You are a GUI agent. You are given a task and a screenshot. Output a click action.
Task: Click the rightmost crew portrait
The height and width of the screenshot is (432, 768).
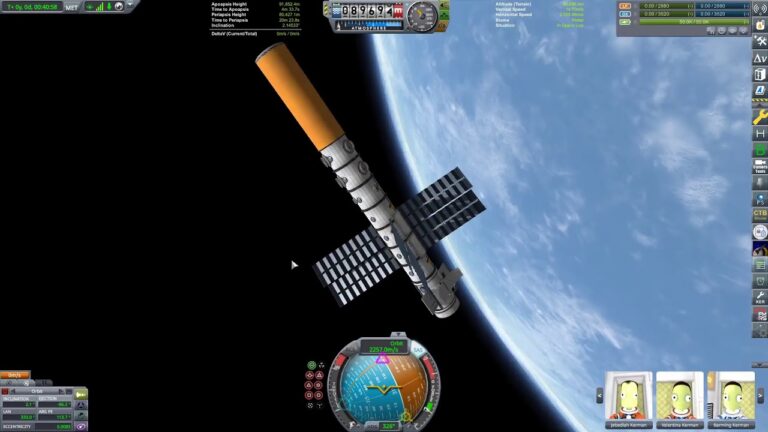731,395
